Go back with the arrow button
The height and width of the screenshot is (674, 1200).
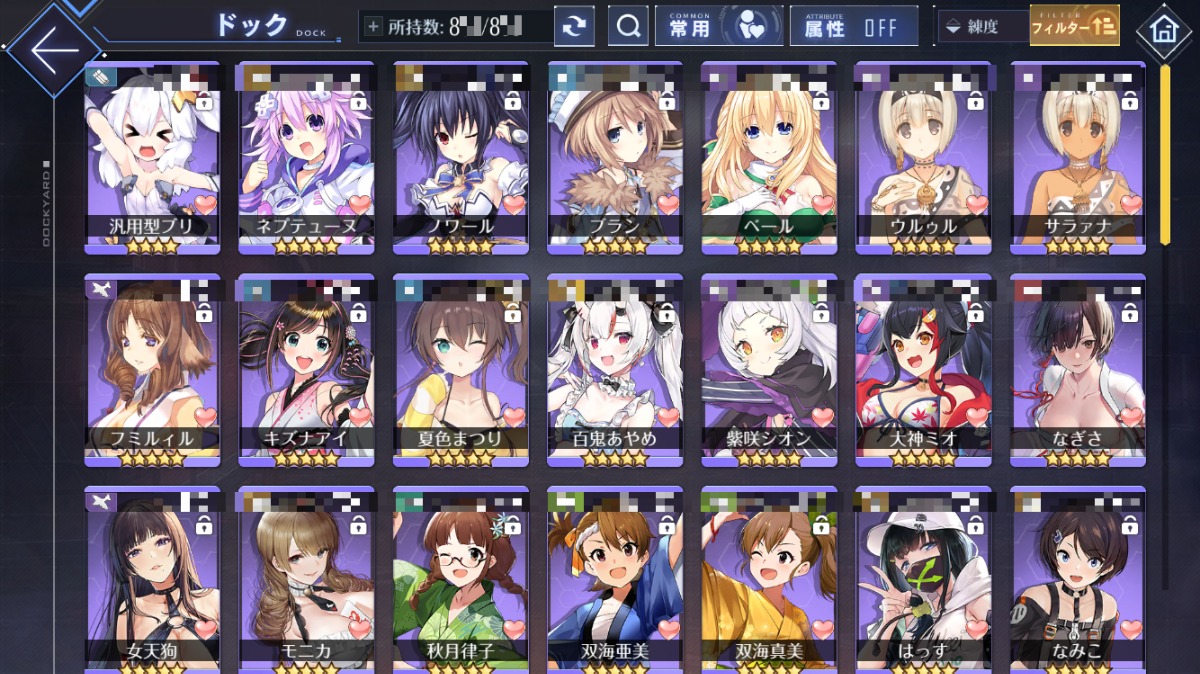(53, 49)
